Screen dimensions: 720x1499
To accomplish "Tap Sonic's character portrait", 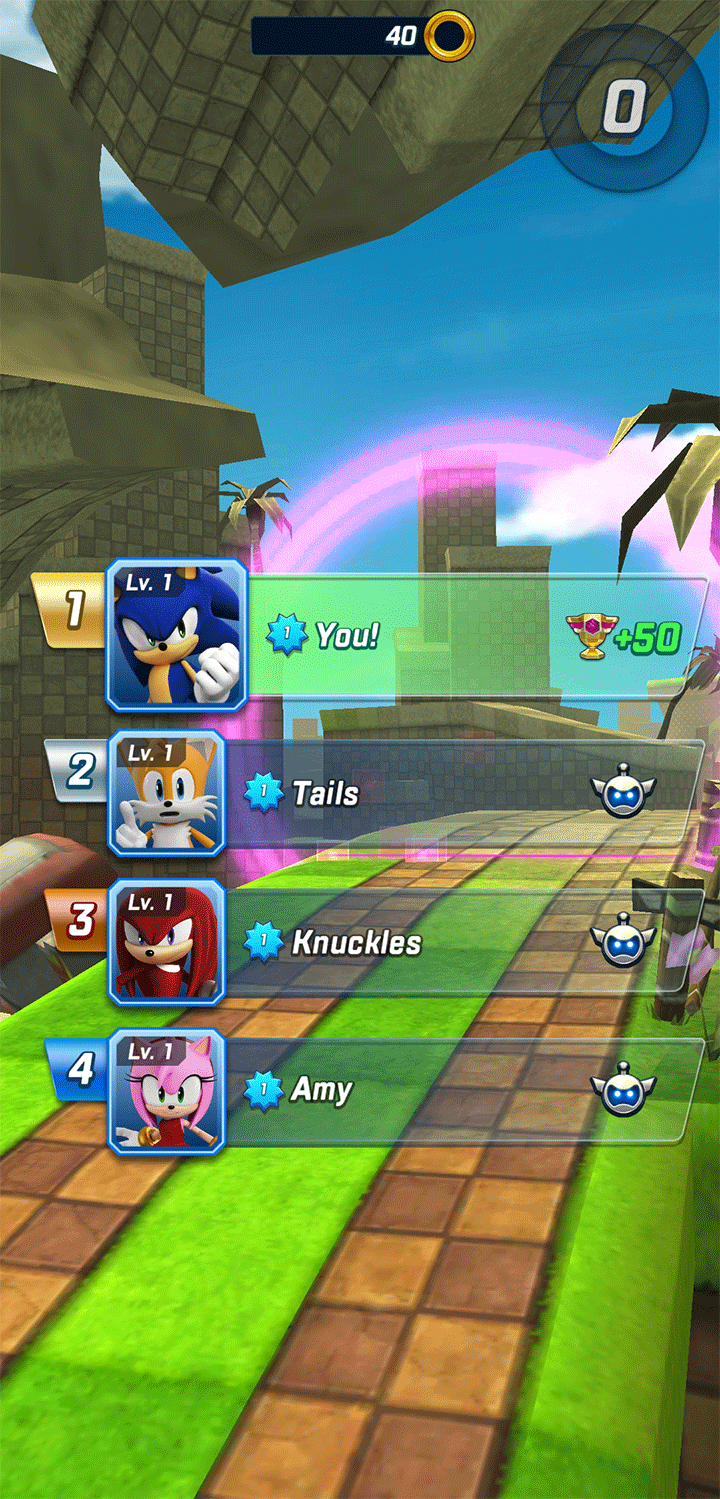I will 177,635.
